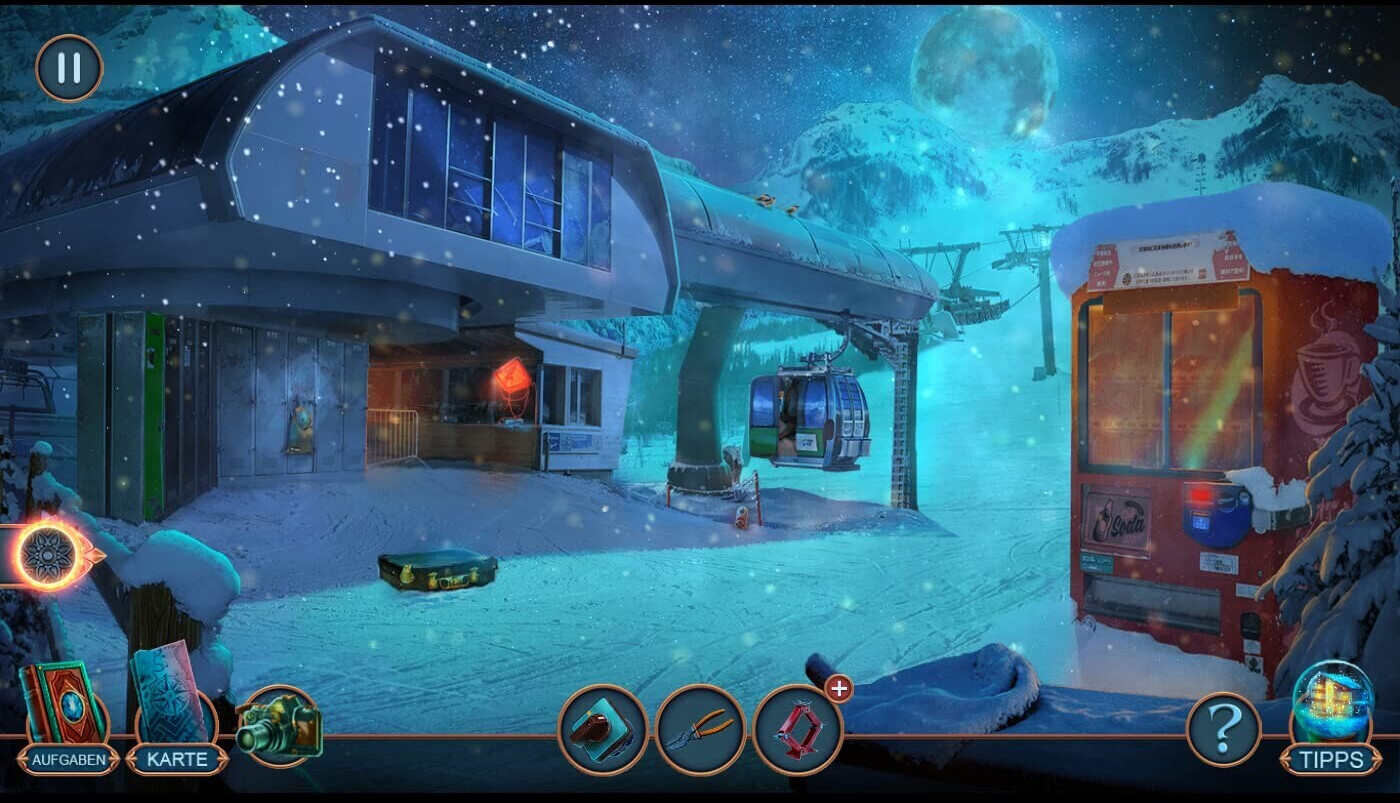The image size is (1400, 803).
Task: Pick the pliers from the inventory
Action: point(700,730)
